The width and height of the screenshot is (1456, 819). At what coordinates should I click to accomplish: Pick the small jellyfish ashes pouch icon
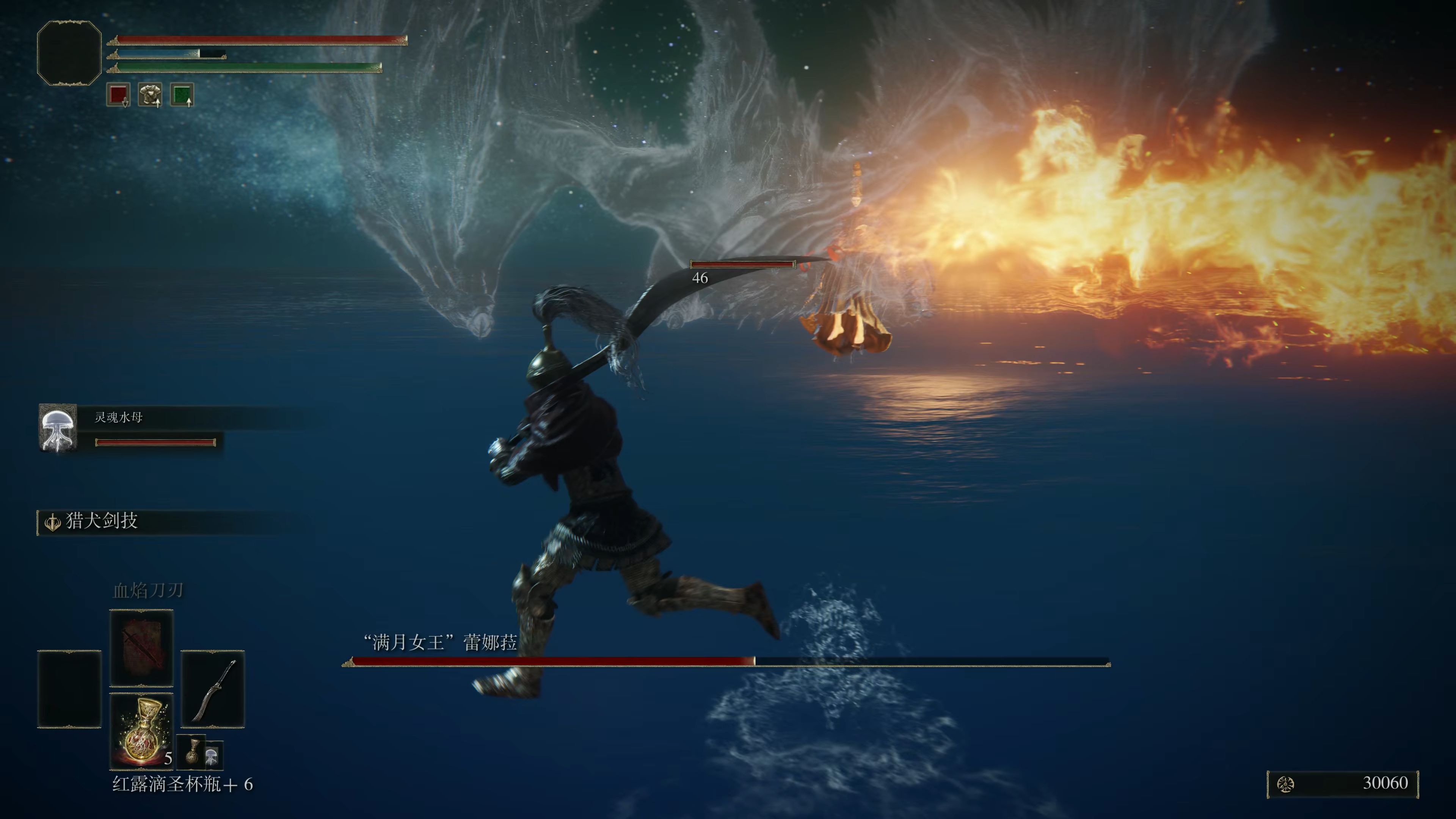pos(212,755)
